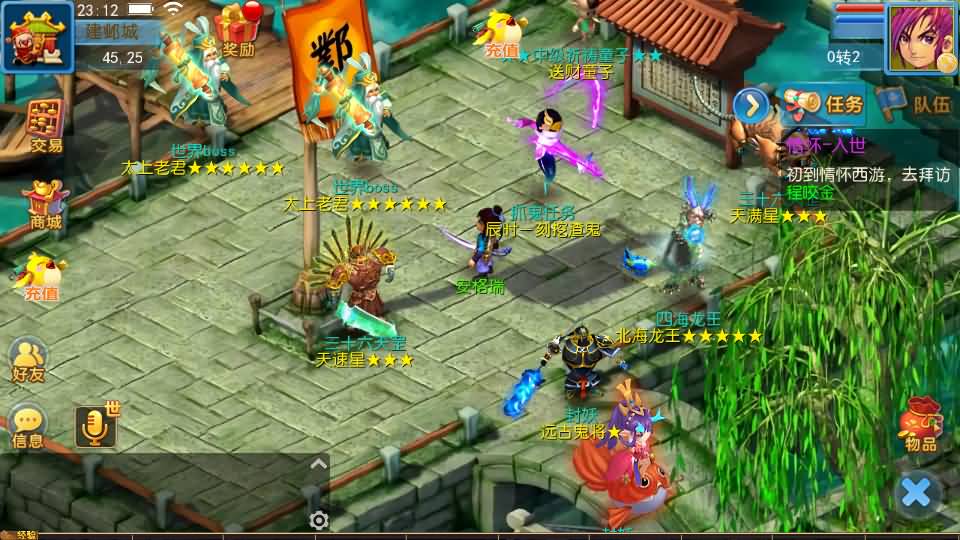This screenshot has height=540, width=960.
Task: Open chat settings gear icon
Action: (x=319, y=520)
